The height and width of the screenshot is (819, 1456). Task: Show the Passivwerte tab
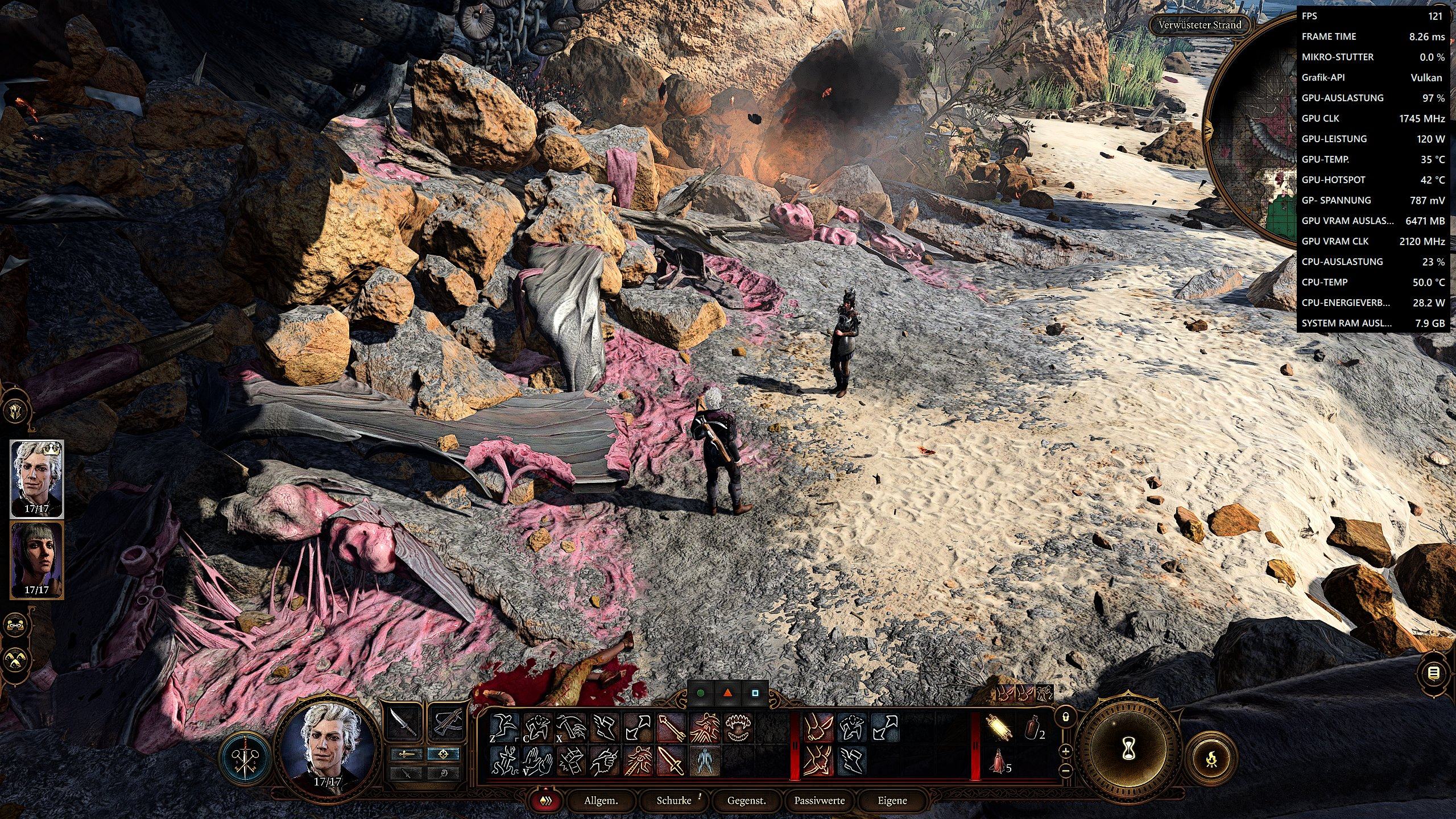(819, 801)
